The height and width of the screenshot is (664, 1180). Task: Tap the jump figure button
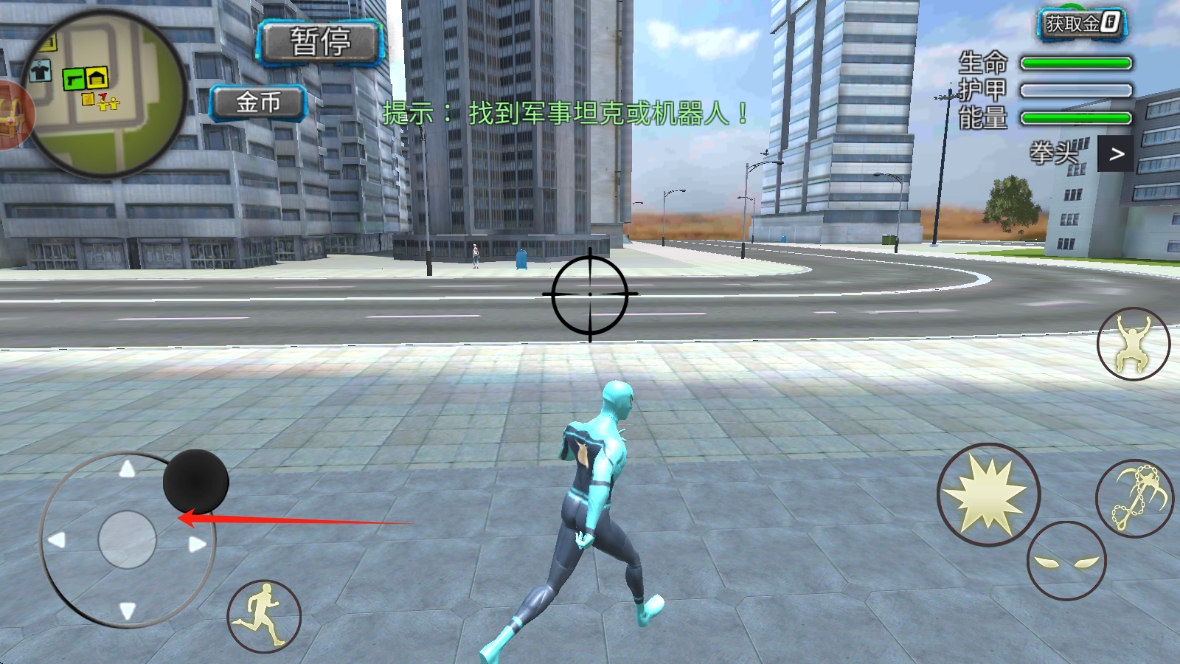[1133, 344]
